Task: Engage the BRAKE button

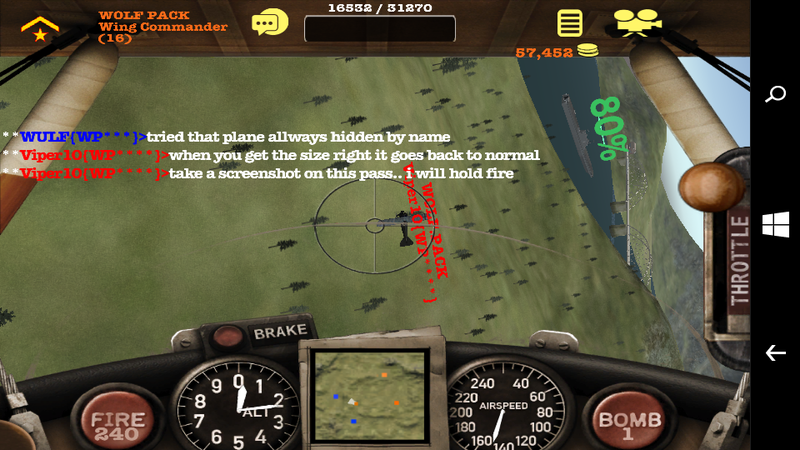Action: pos(279,332)
